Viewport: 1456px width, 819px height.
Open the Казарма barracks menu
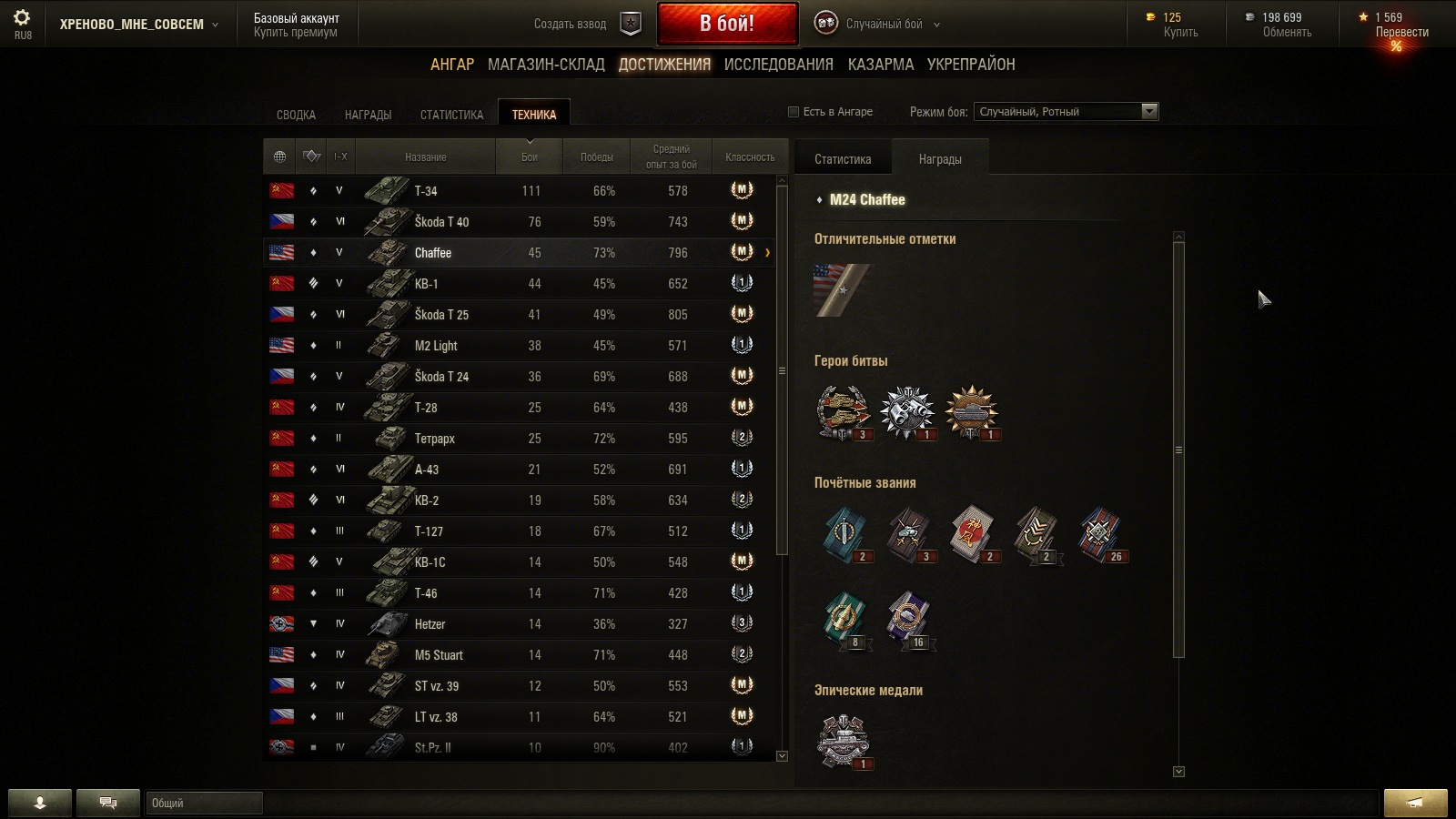880,65
